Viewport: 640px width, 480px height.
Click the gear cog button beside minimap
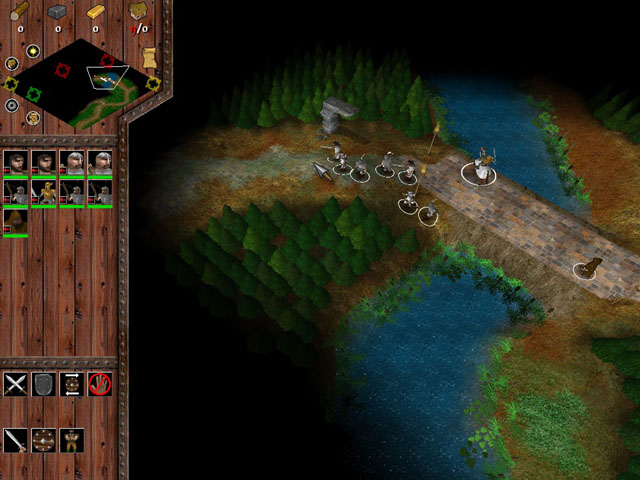point(12,105)
